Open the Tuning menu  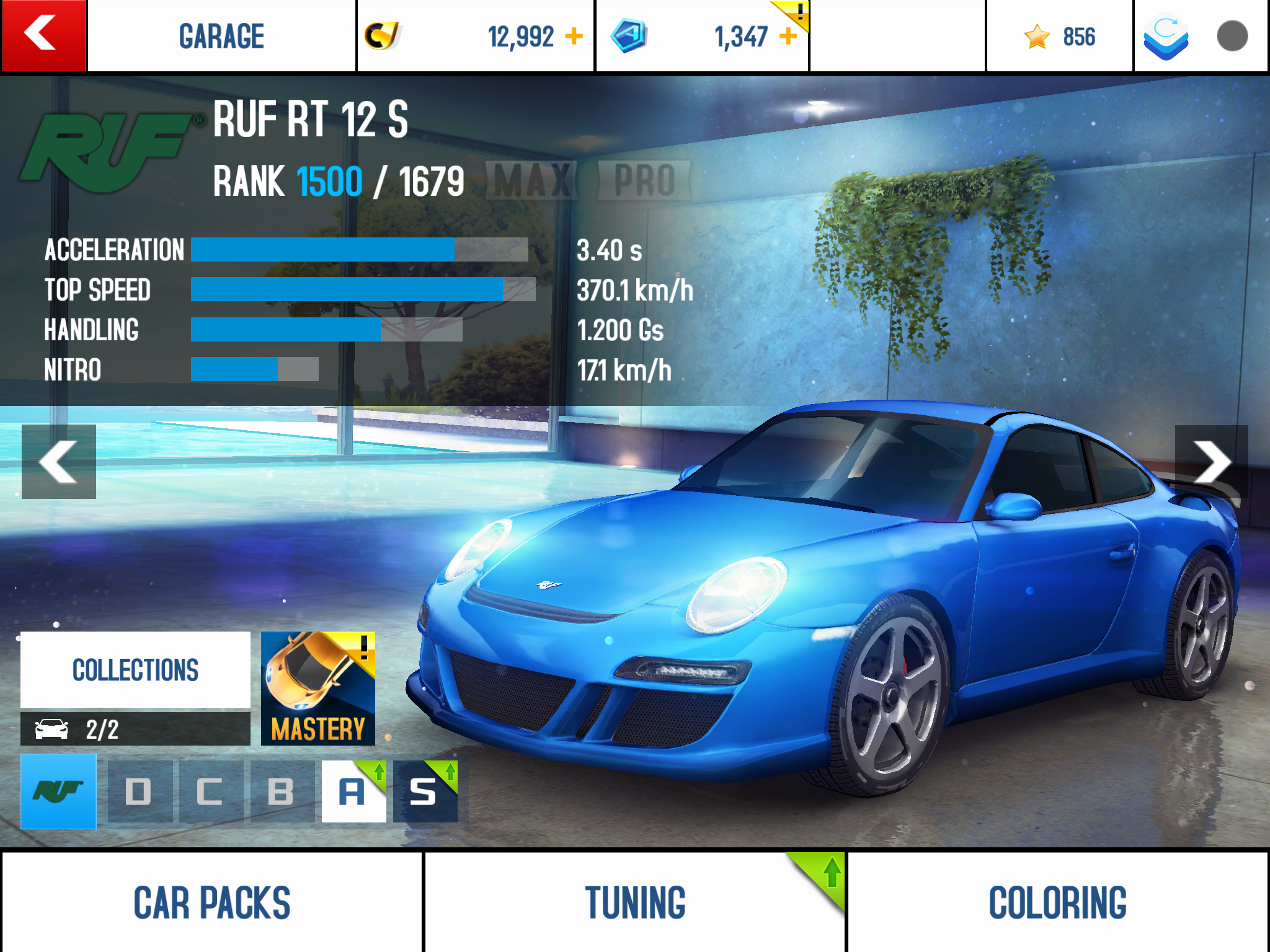634,902
